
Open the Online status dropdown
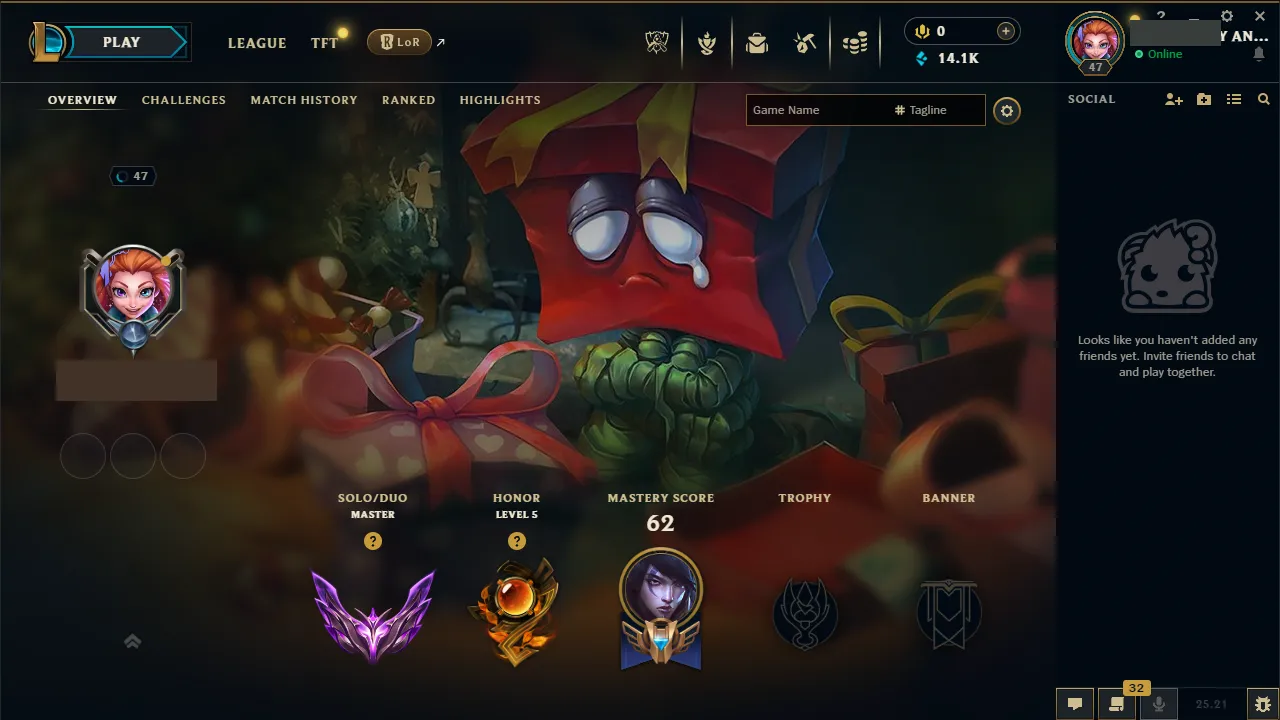pos(1162,54)
